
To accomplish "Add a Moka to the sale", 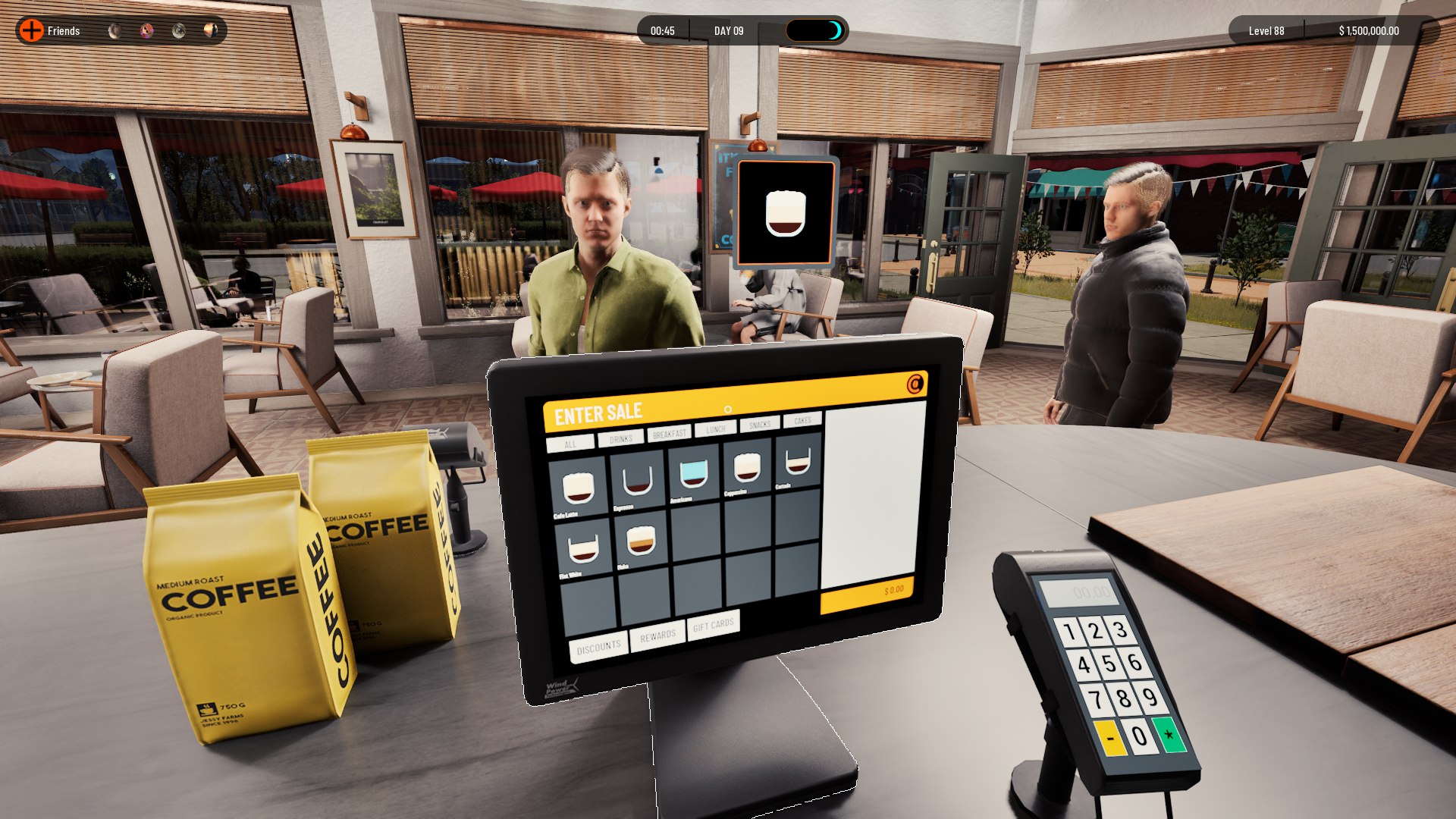I will 642,541.
